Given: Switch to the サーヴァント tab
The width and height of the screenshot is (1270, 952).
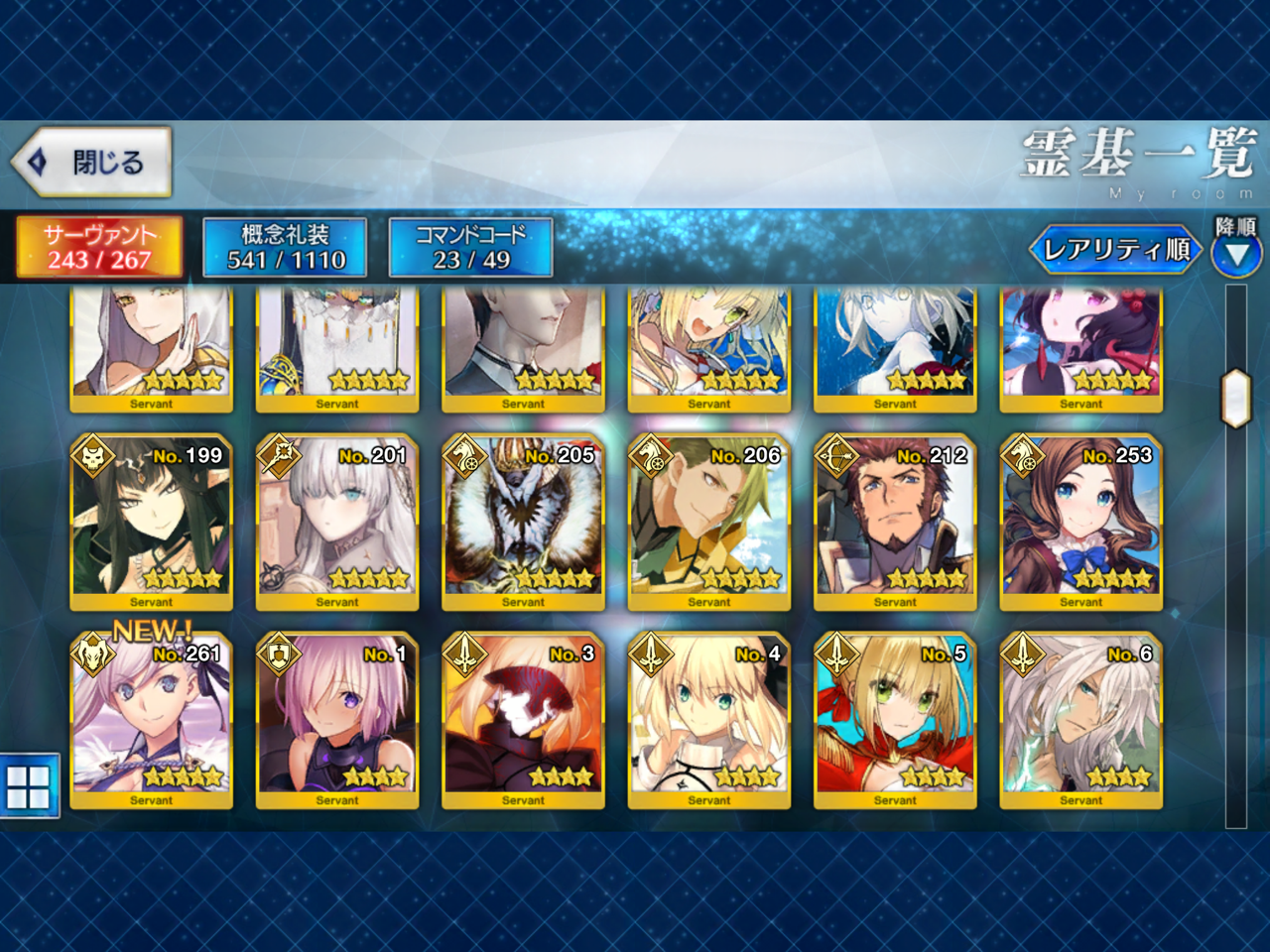Looking at the screenshot, I should click(99, 247).
